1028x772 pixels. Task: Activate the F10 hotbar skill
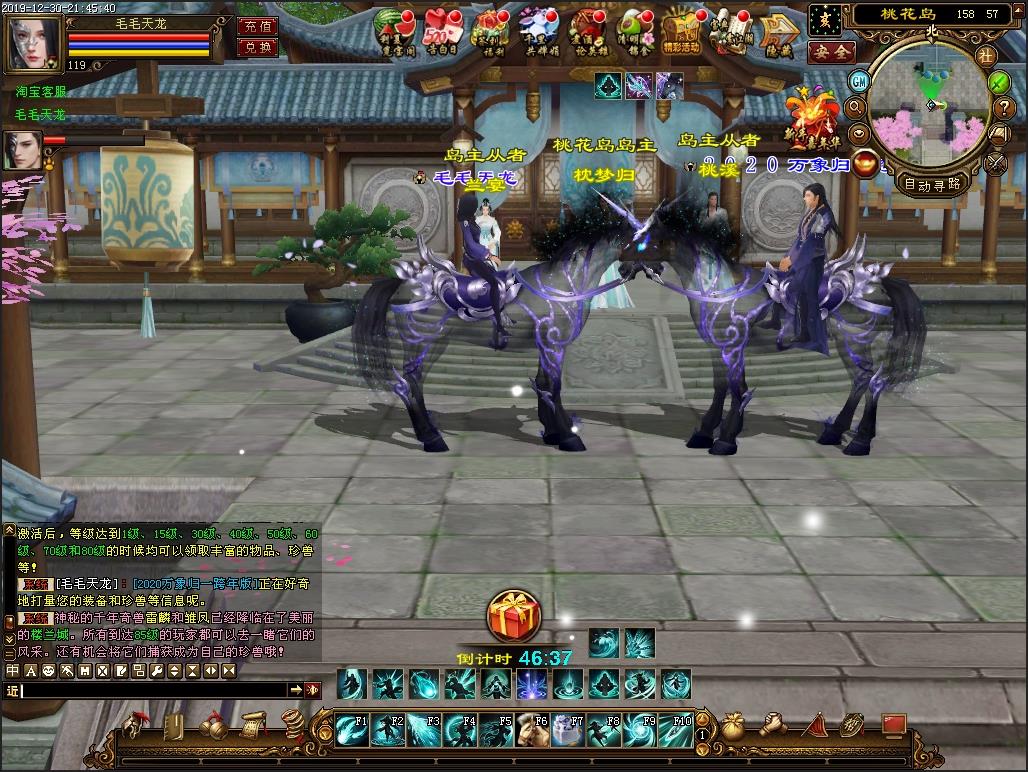point(676,730)
